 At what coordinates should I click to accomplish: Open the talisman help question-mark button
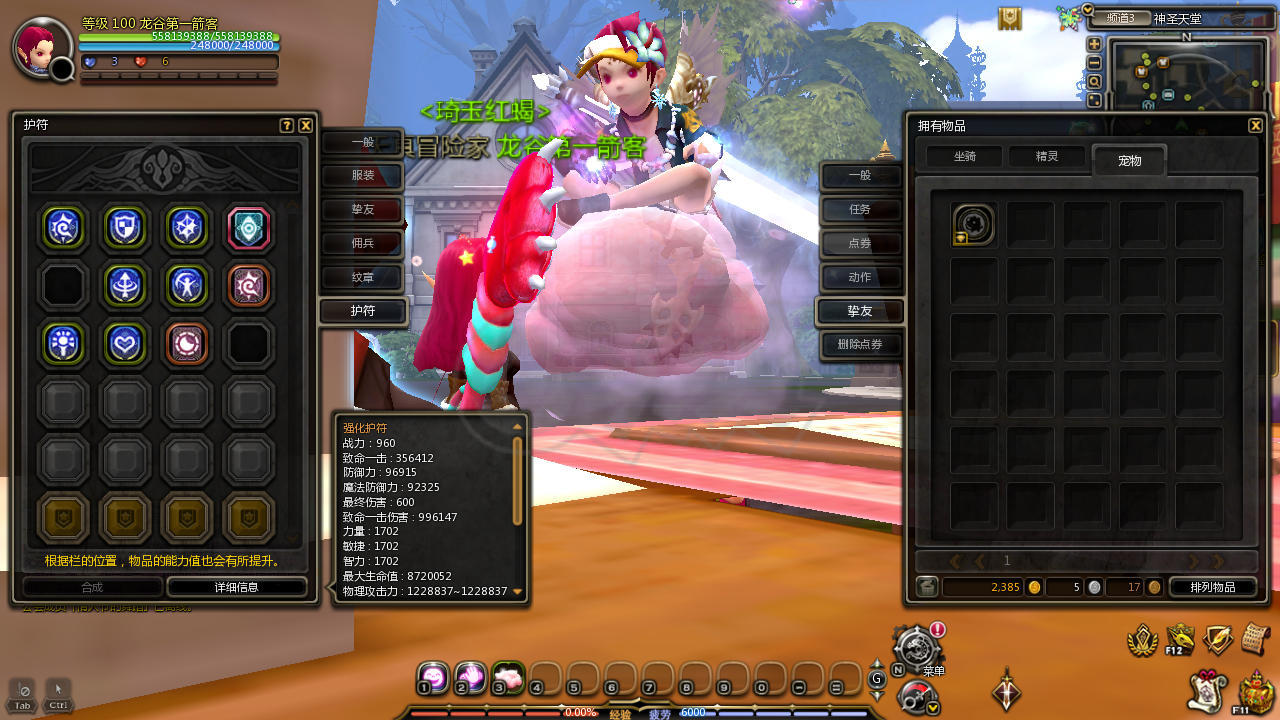[287, 126]
